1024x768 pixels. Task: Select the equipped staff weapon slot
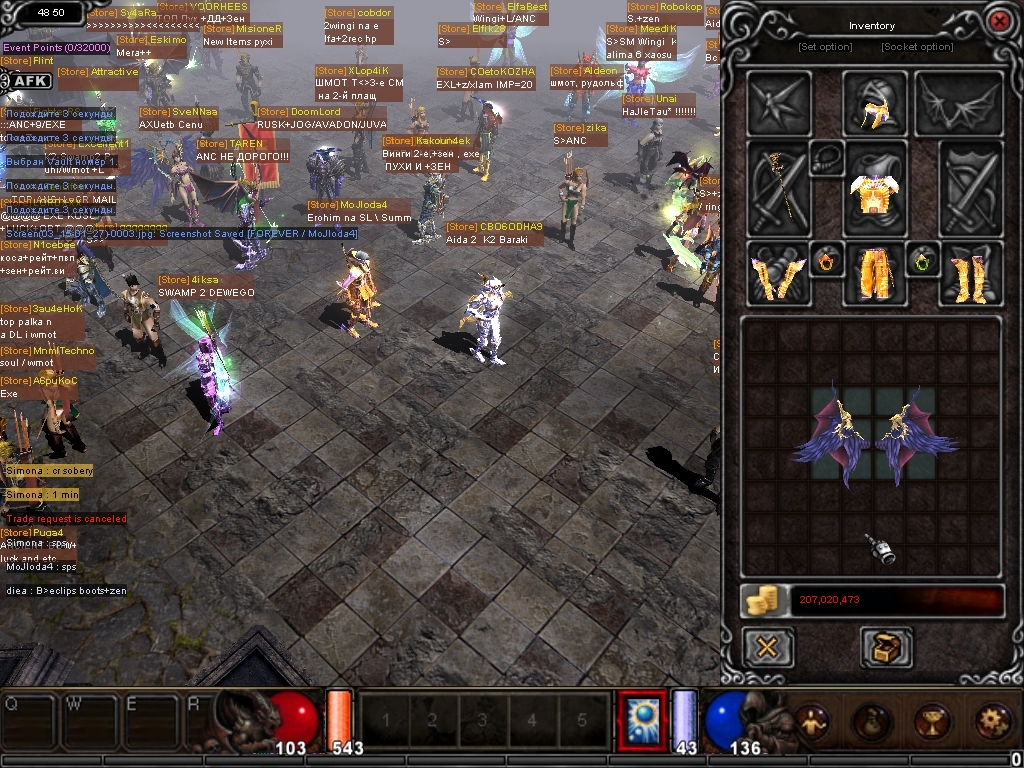(777, 189)
